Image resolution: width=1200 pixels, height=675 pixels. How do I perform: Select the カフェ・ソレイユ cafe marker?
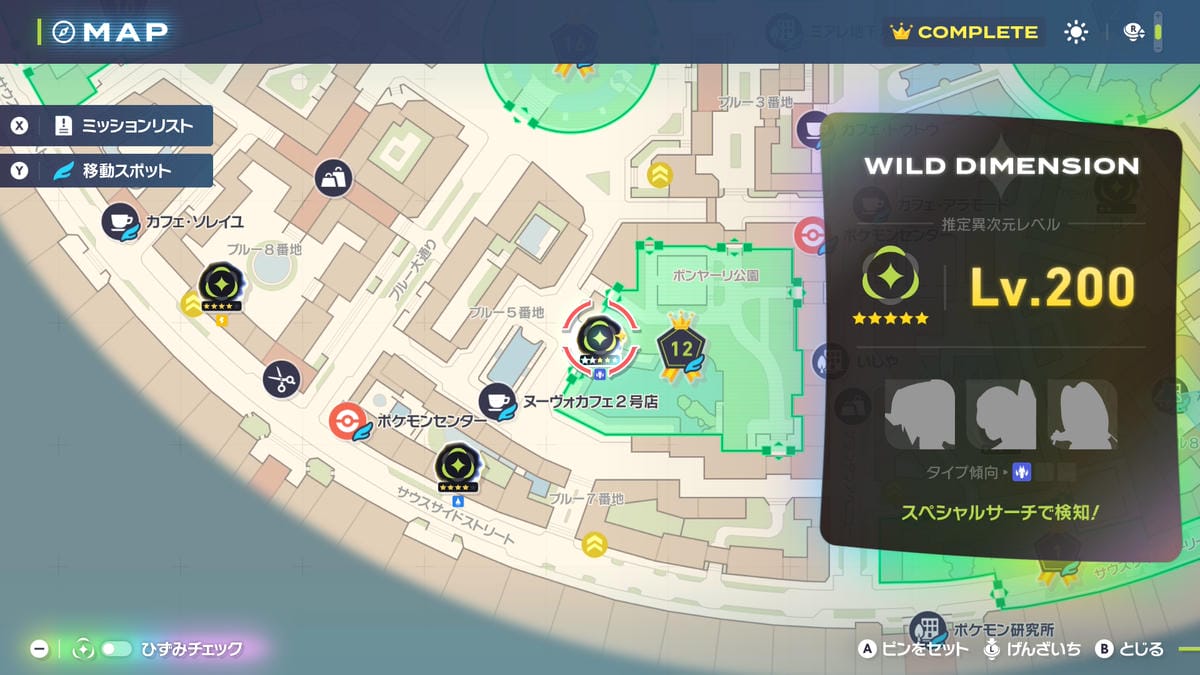(x=120, y=221)
